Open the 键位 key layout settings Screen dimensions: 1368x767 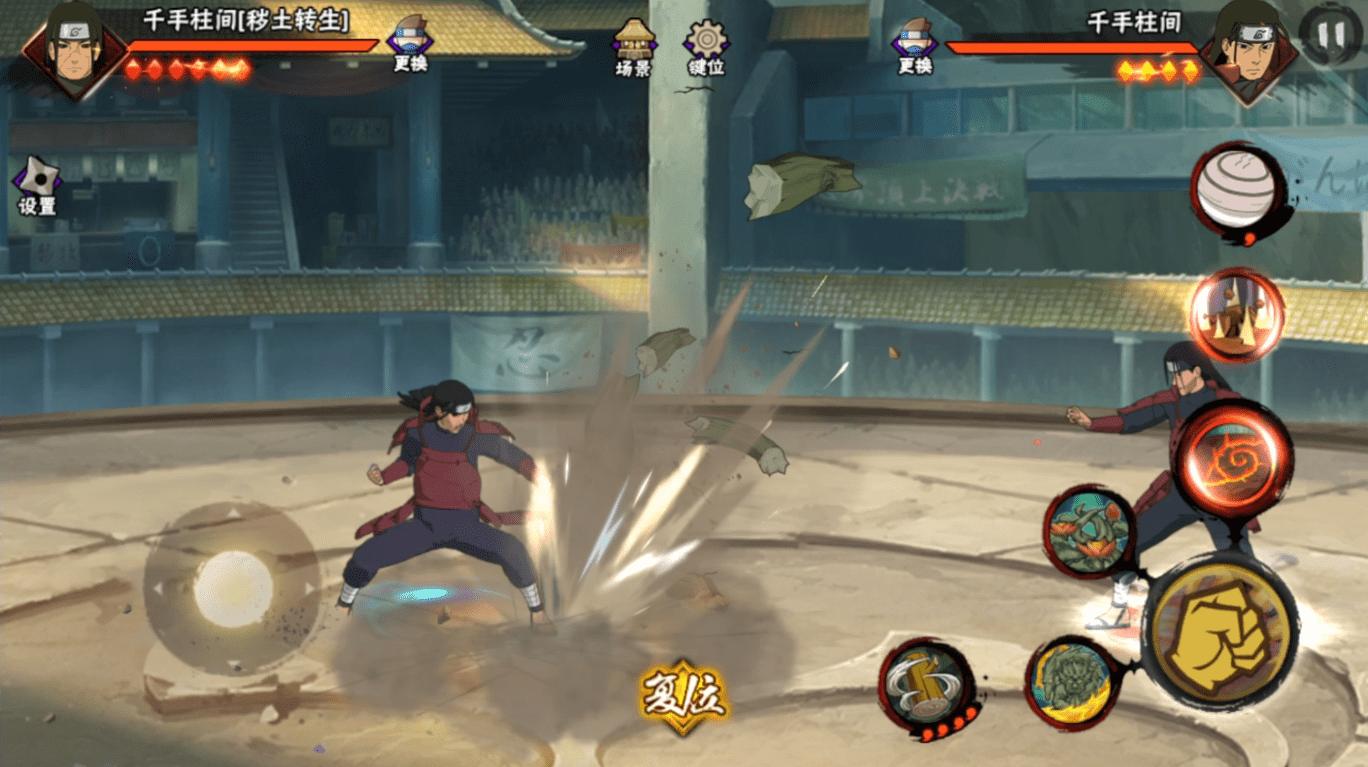[706, 45]
